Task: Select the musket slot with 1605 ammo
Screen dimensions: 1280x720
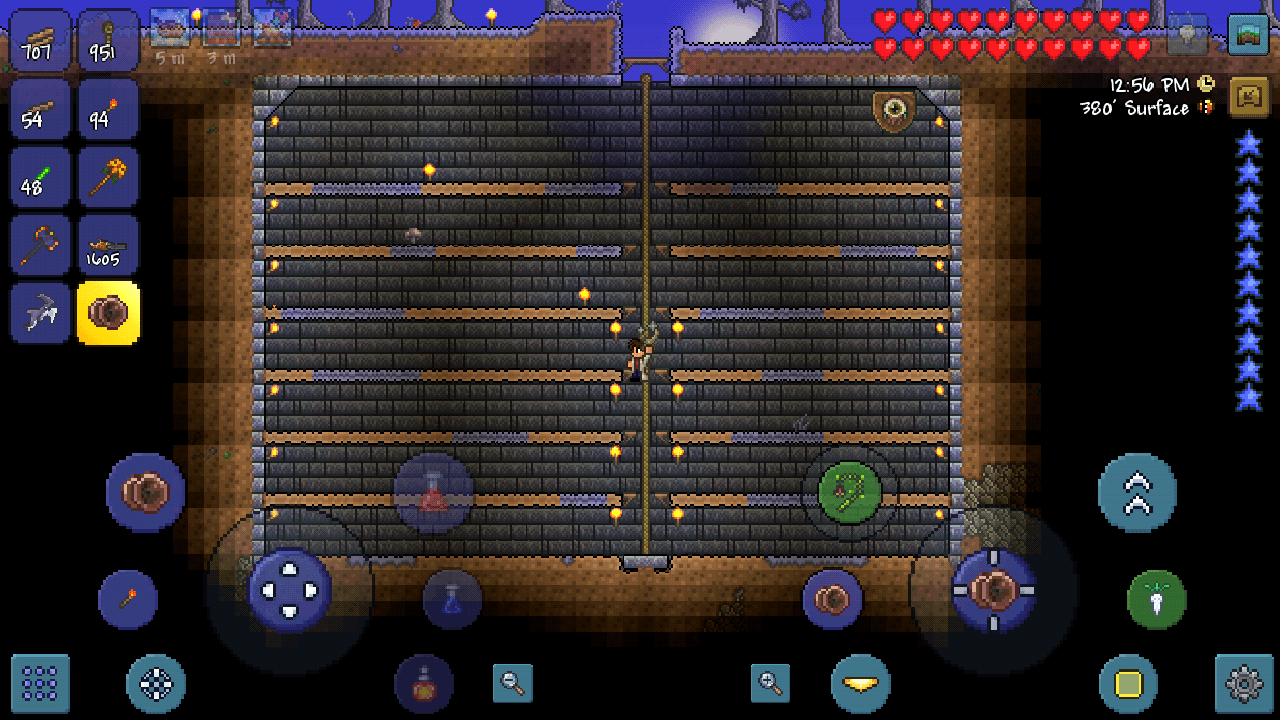Action: [109, 243]
